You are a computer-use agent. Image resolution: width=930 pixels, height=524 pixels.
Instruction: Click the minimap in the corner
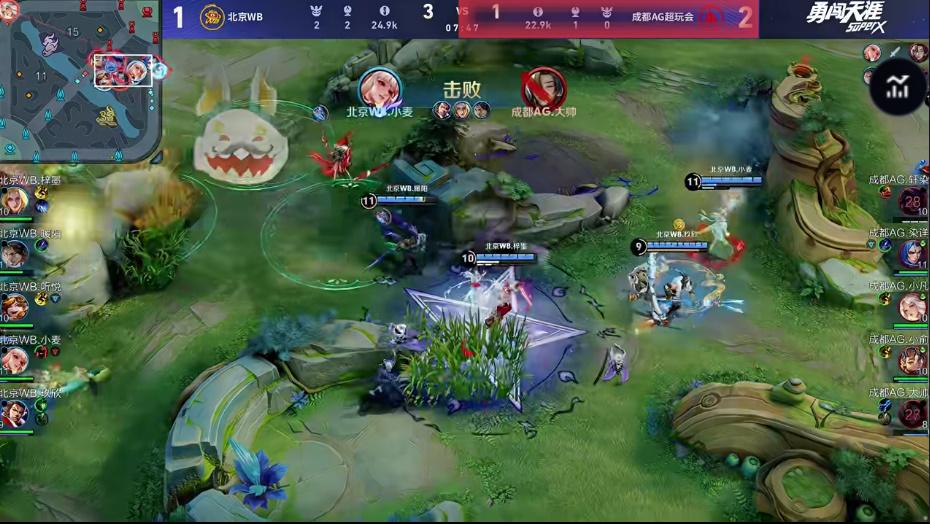[80, 80]
